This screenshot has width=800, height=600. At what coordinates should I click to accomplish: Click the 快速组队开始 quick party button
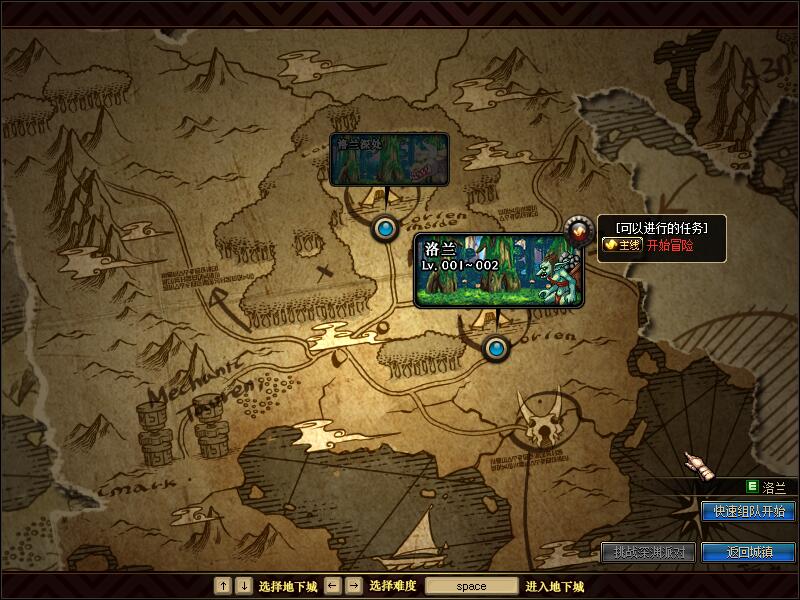pyautogui.click(x=748, y=511)
